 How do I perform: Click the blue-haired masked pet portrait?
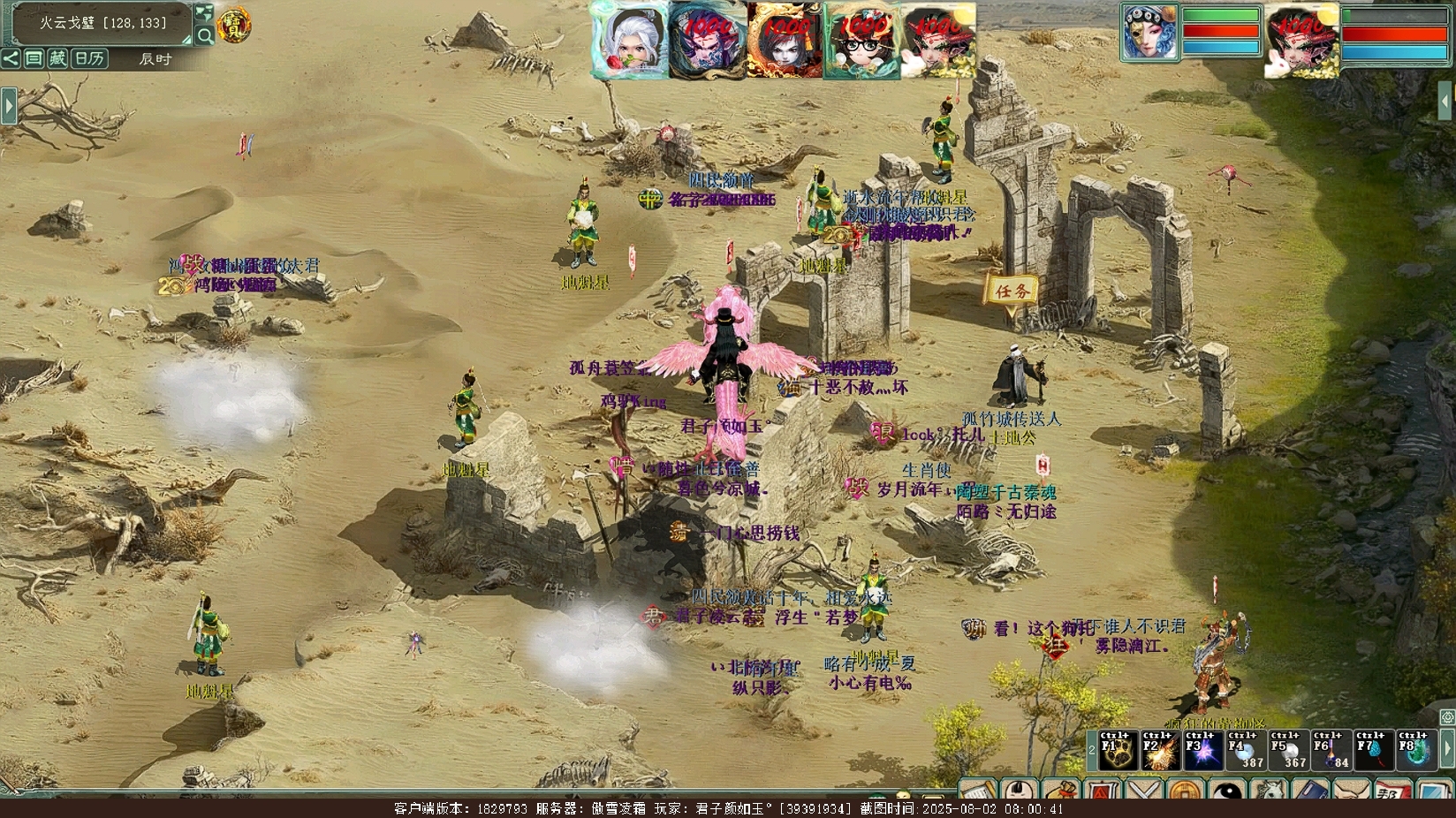pyautogui.click(x=1149, y=34)
